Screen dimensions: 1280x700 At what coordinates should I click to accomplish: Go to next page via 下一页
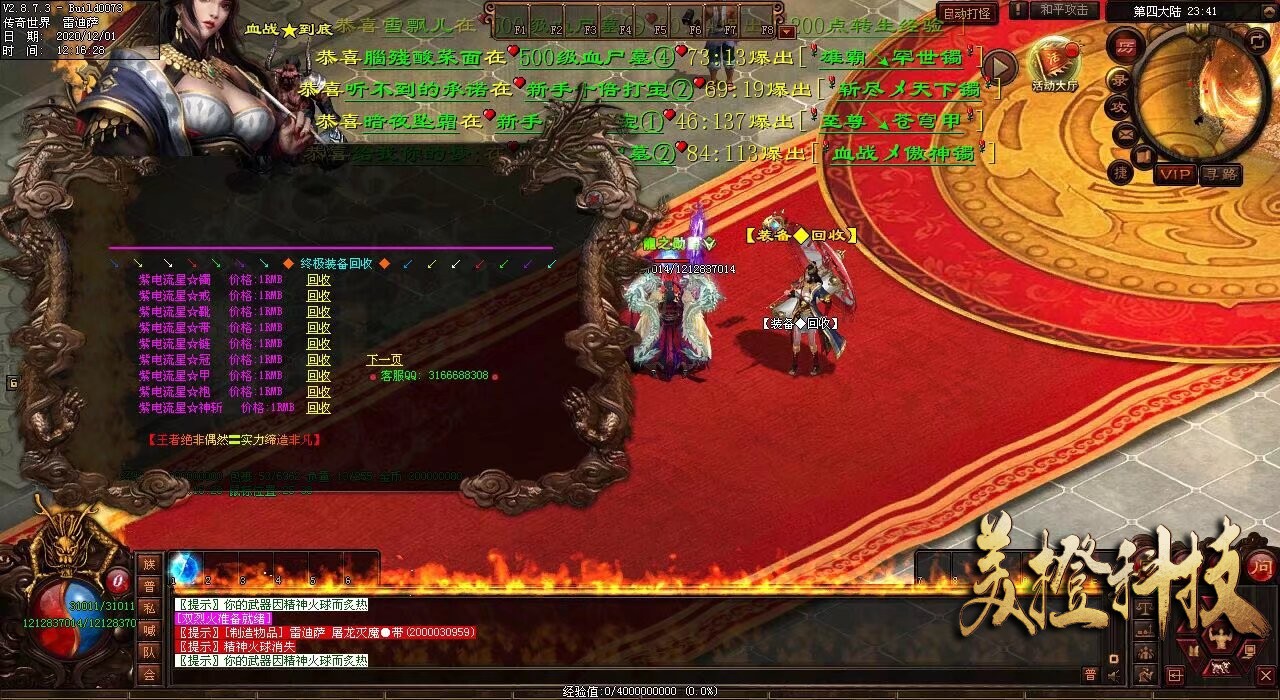(384, 360)
